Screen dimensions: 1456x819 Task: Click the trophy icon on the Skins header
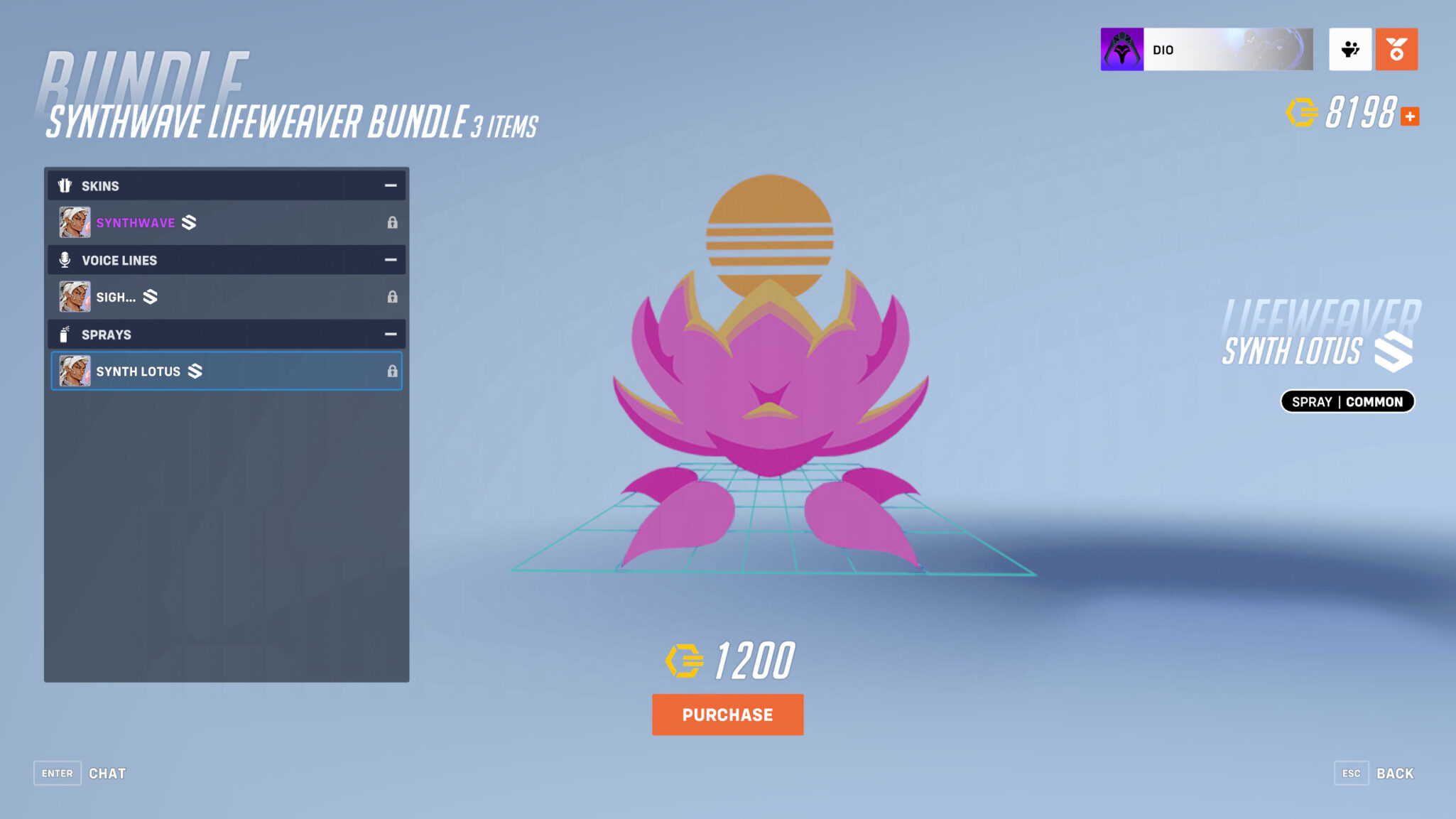coord(65,185)
